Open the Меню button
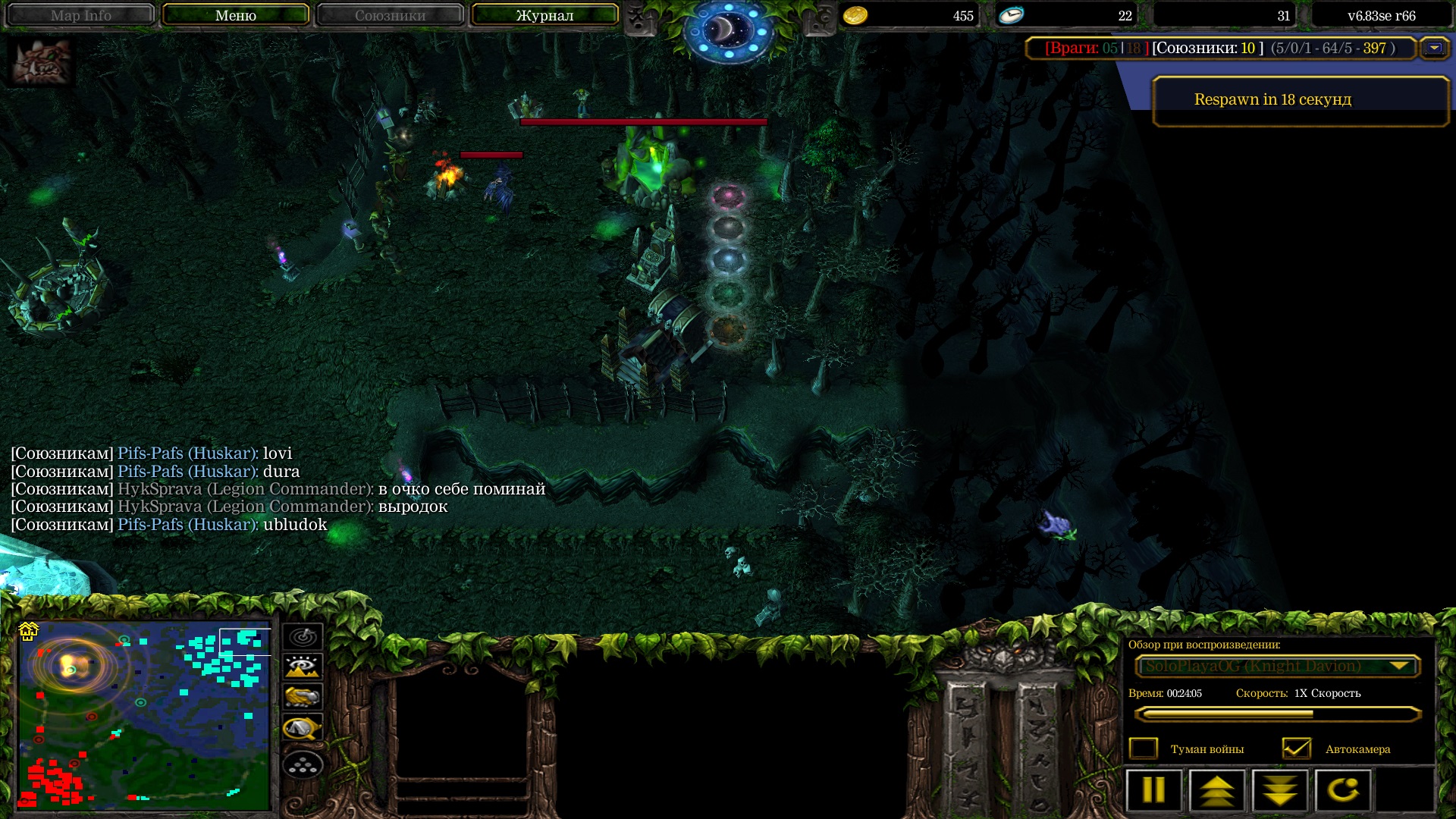Image resolution: width=1456 pixels, height=819 pixels. pos(235,15)
